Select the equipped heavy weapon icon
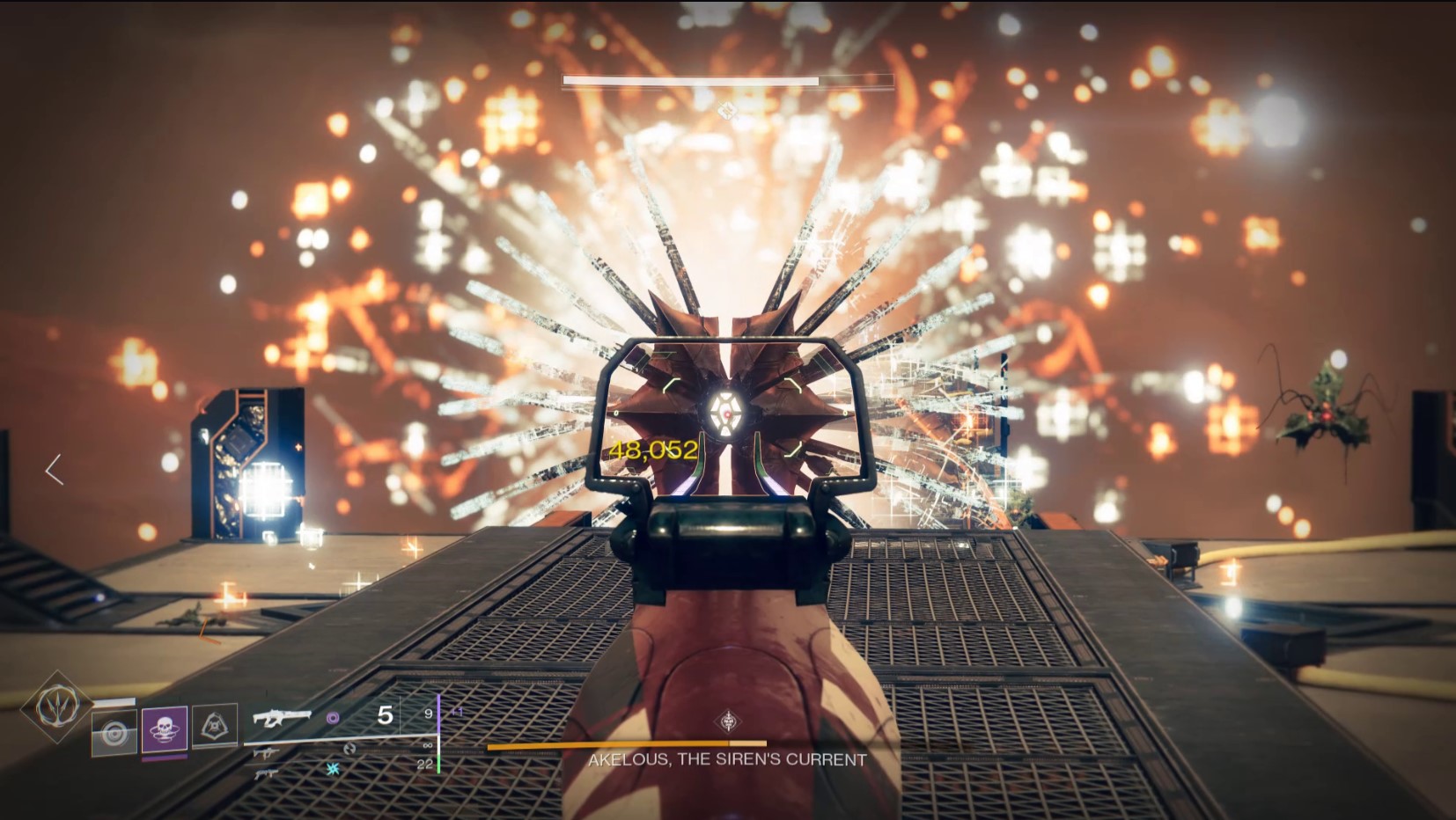 (x=282, y=717)
